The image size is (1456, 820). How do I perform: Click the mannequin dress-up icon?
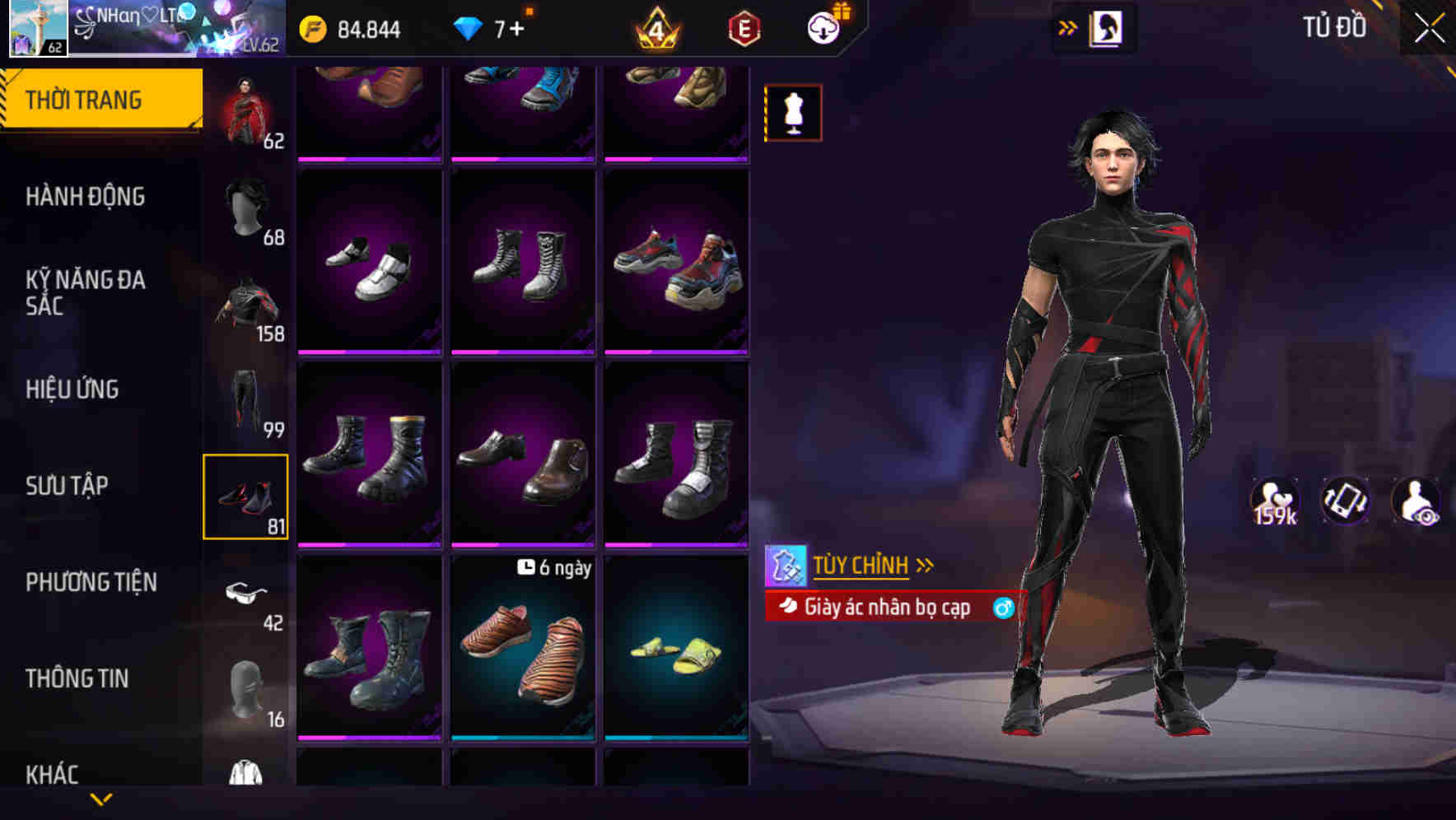tap(792, 112)
